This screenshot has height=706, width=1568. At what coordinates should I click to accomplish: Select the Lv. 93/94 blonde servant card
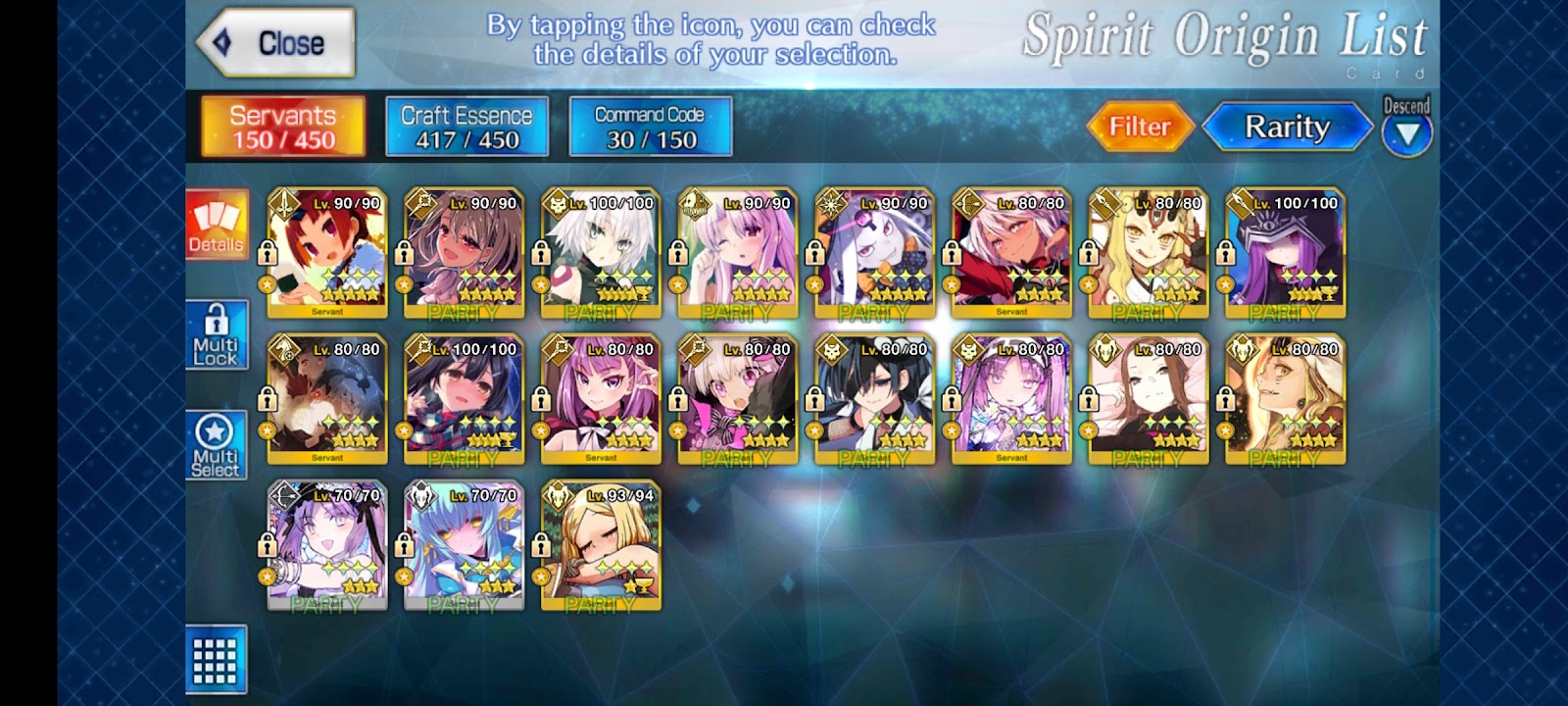click(601, 545)
